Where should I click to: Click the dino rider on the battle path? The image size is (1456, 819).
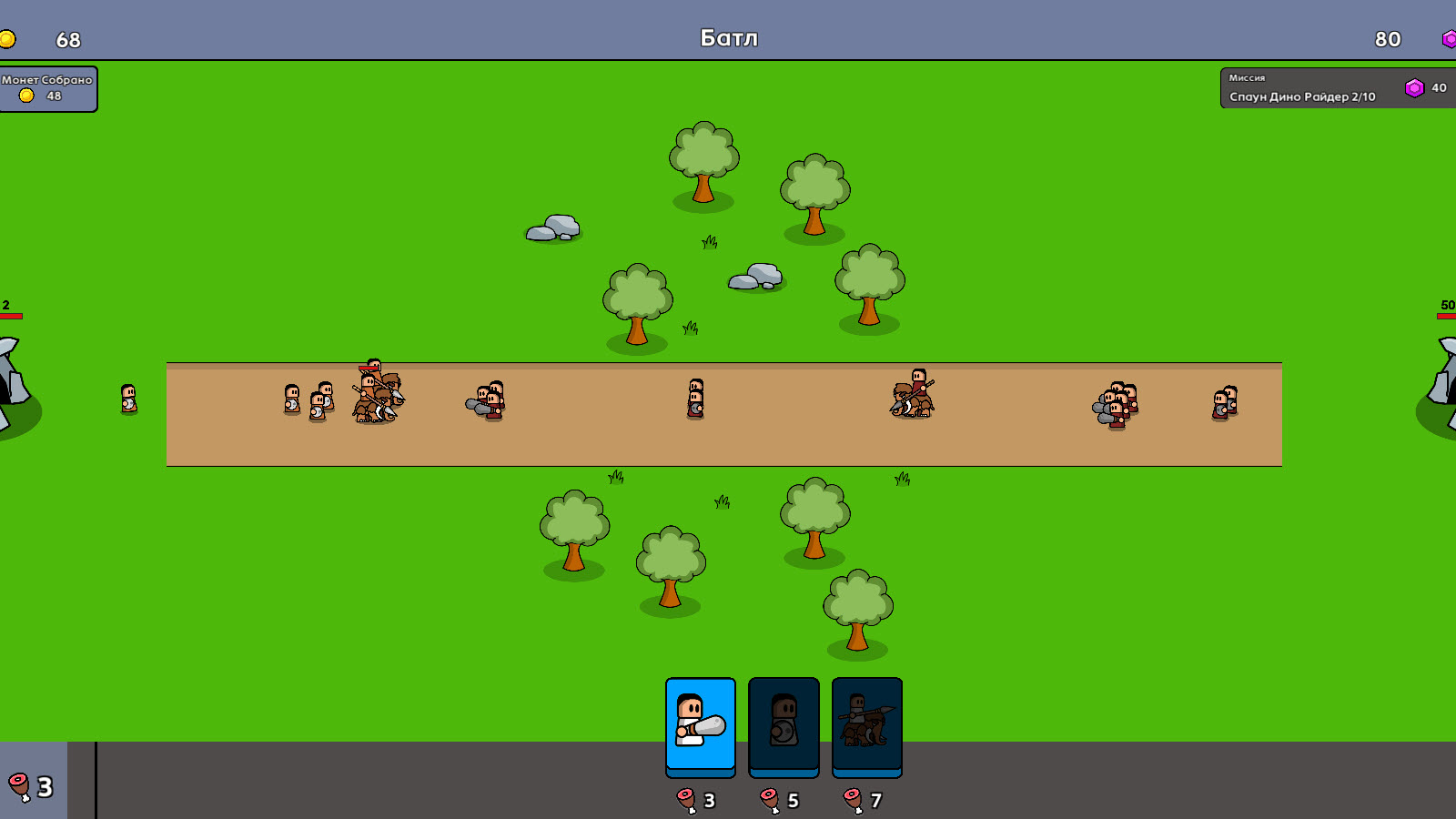pos(913,399)
